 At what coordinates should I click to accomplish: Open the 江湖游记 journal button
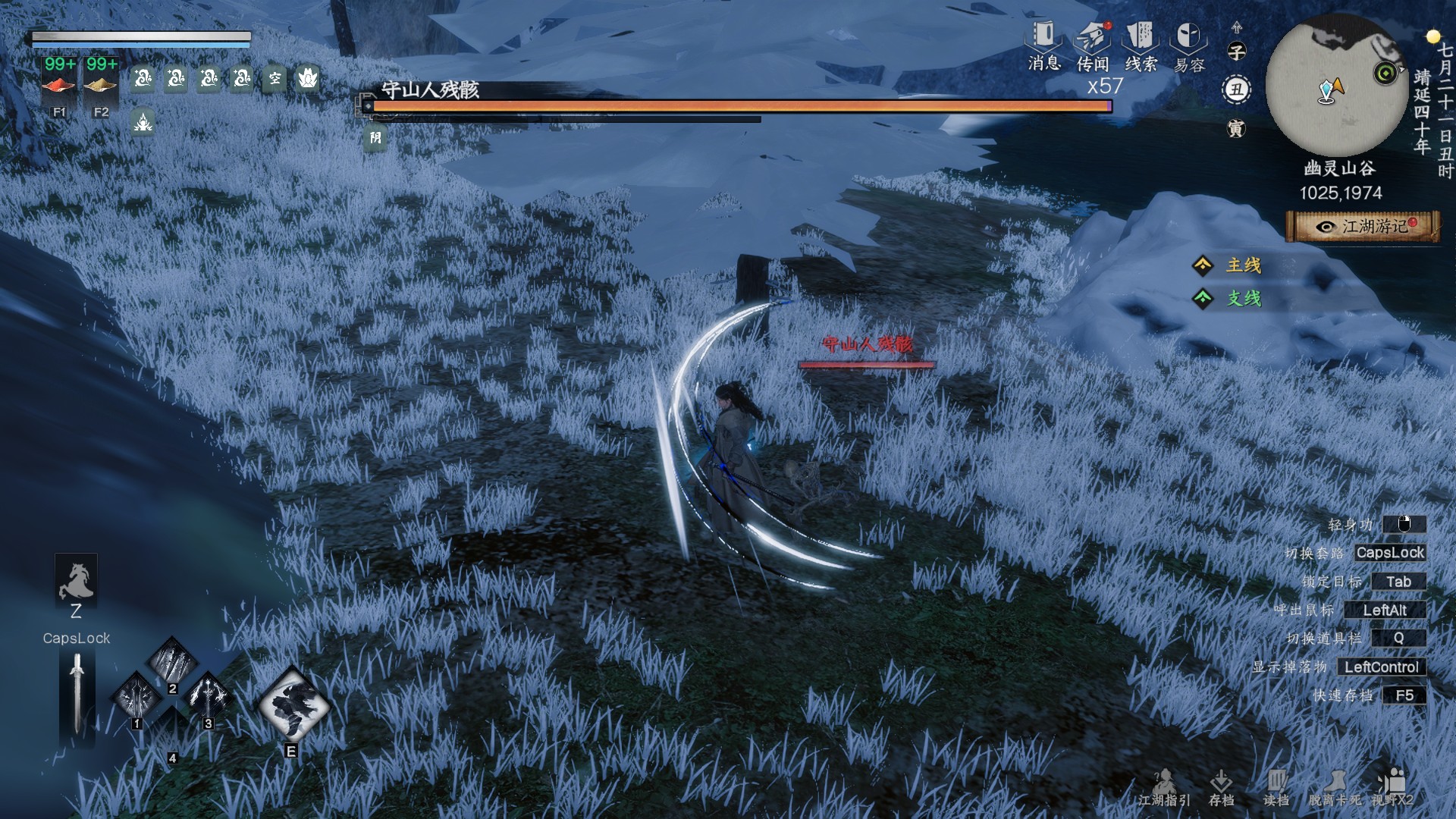(1363, 227)
